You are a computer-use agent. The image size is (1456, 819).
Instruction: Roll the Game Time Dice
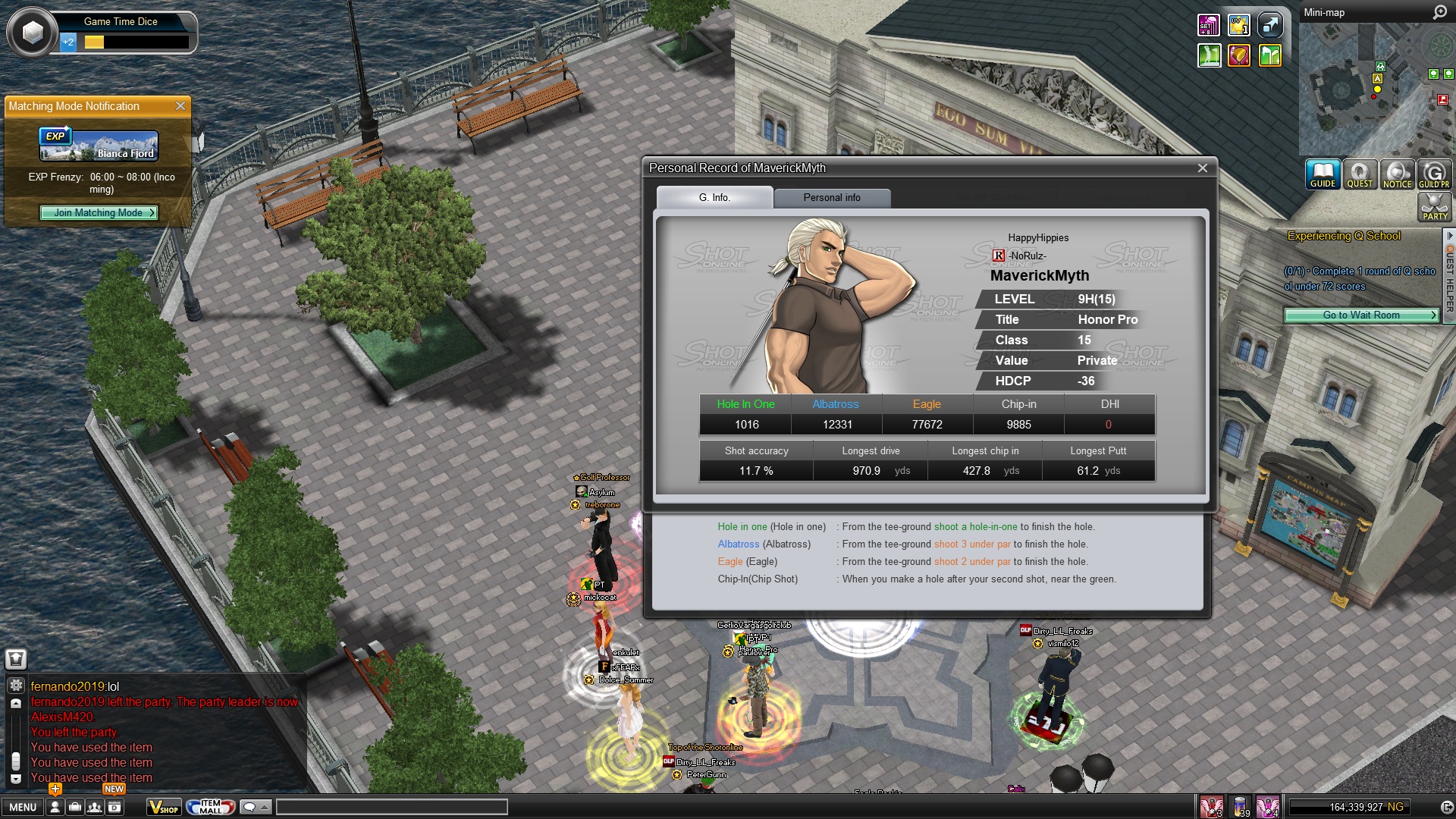click(33, 33)
